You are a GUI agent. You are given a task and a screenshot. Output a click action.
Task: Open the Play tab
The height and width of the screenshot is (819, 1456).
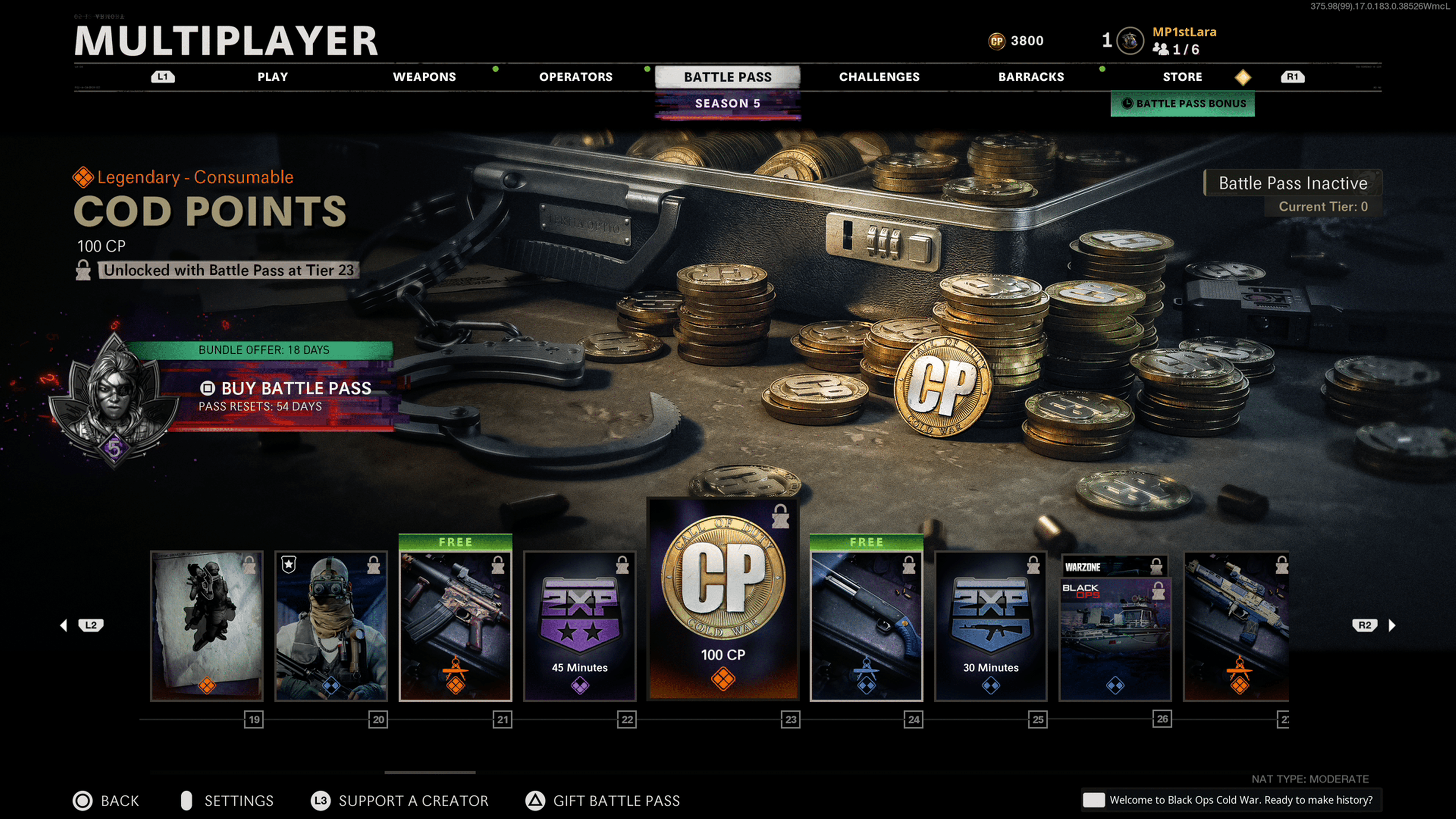(x=273, y=77)
